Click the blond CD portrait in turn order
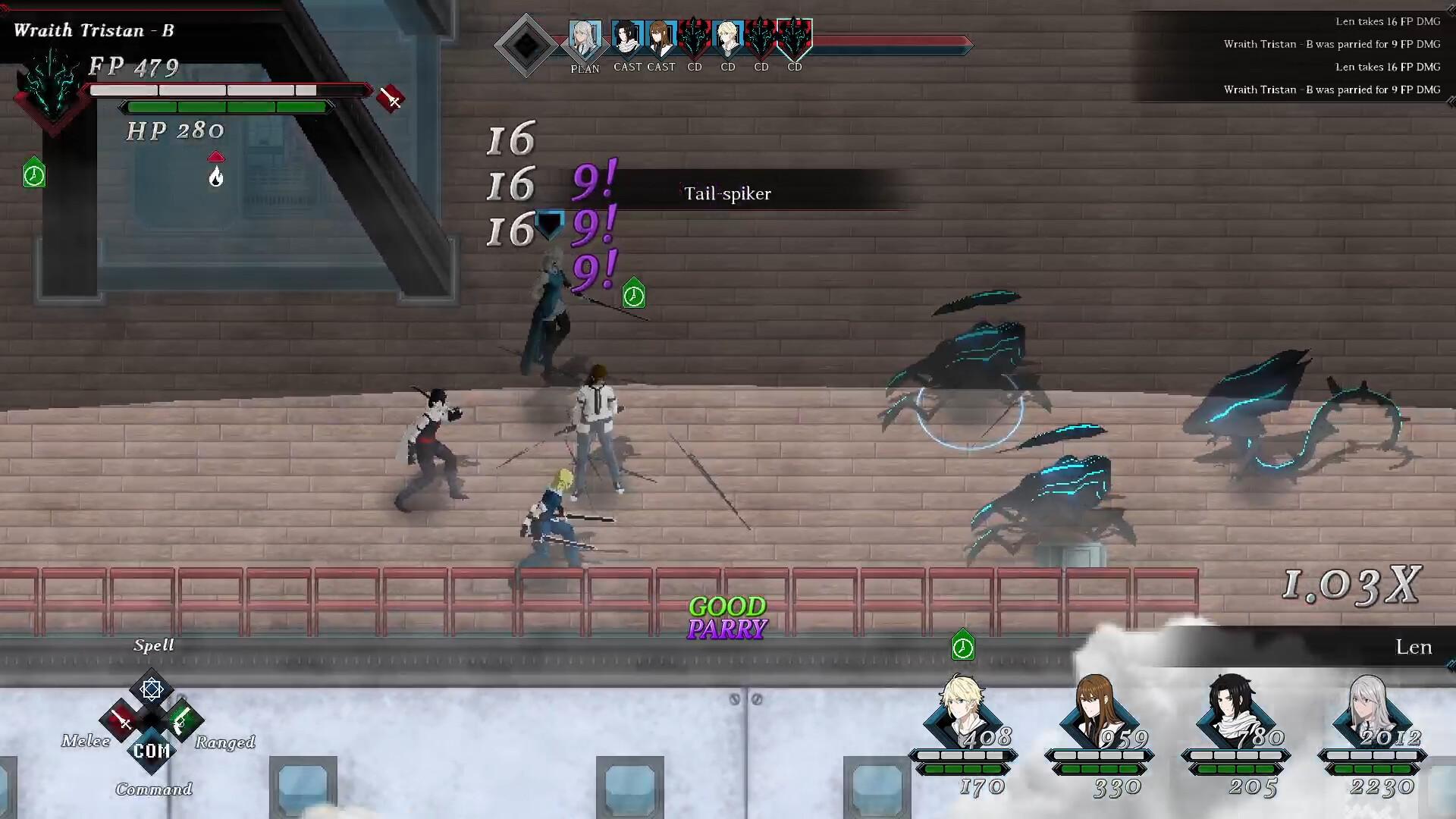 pos(728,39)
